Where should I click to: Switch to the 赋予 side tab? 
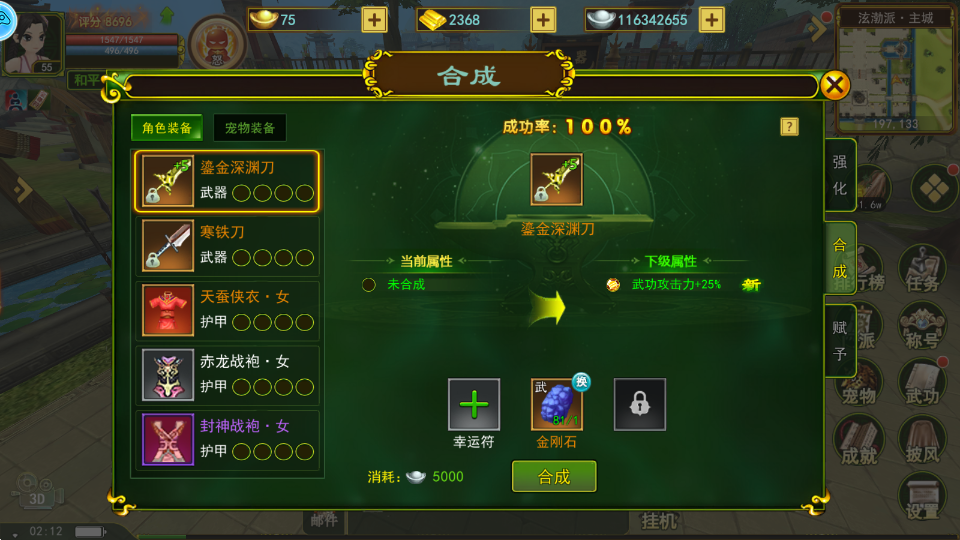(x=840, y=340)
